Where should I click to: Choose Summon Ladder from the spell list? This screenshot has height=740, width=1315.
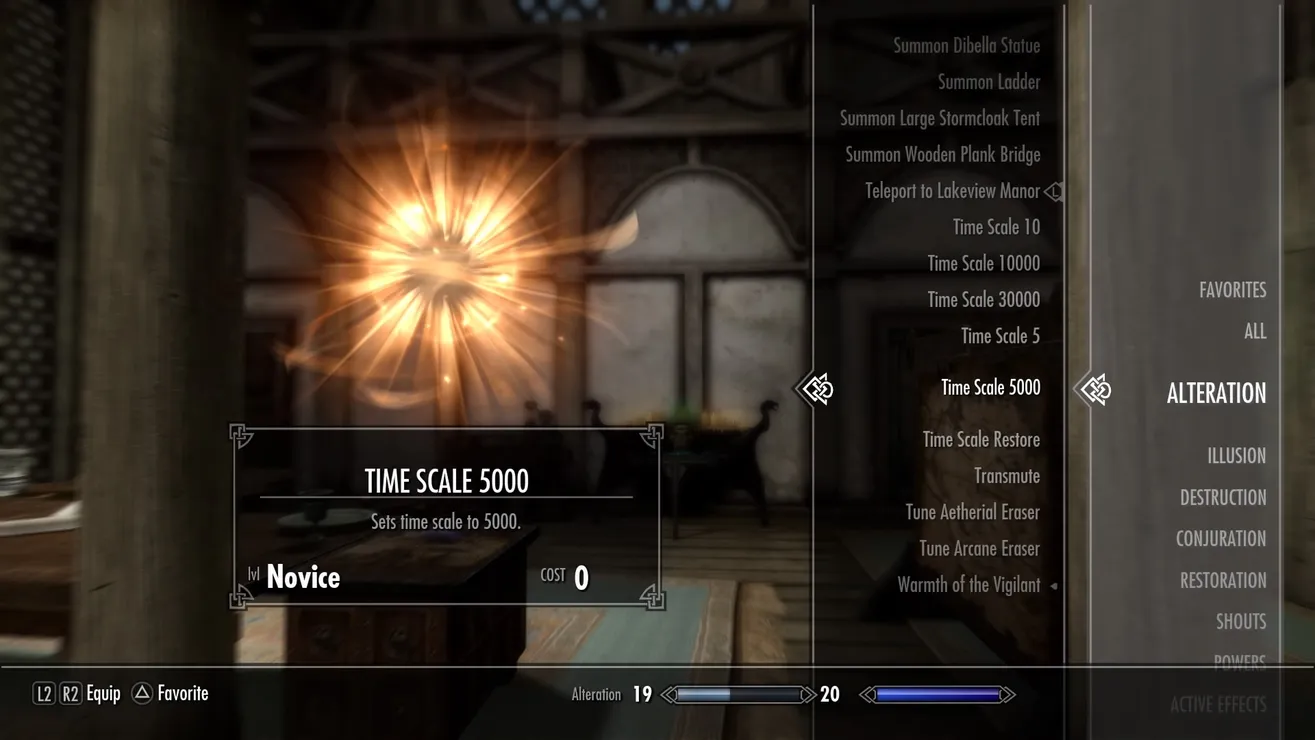pos(988,82)
